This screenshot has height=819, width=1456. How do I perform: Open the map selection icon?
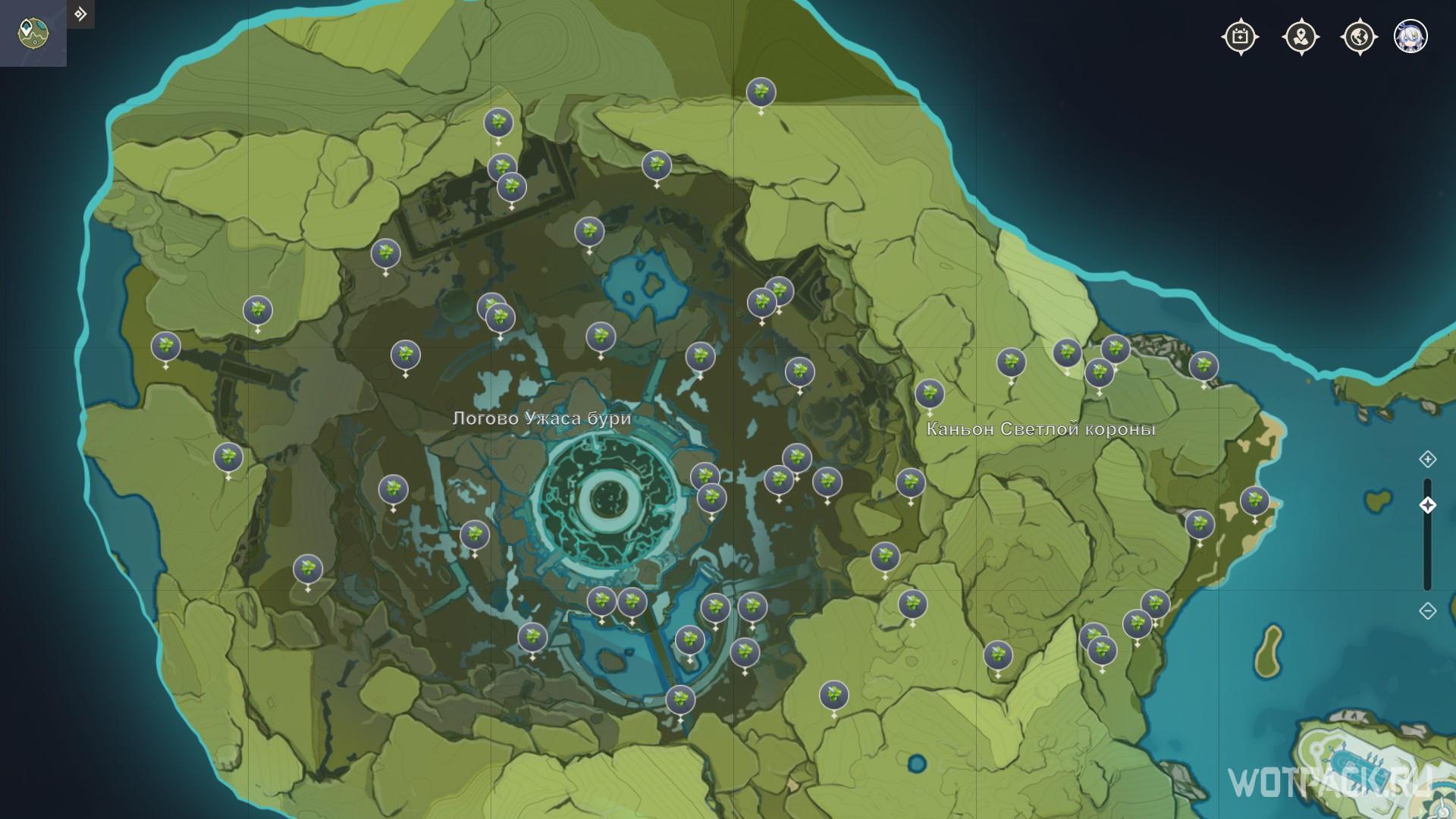tap(33, 33)
